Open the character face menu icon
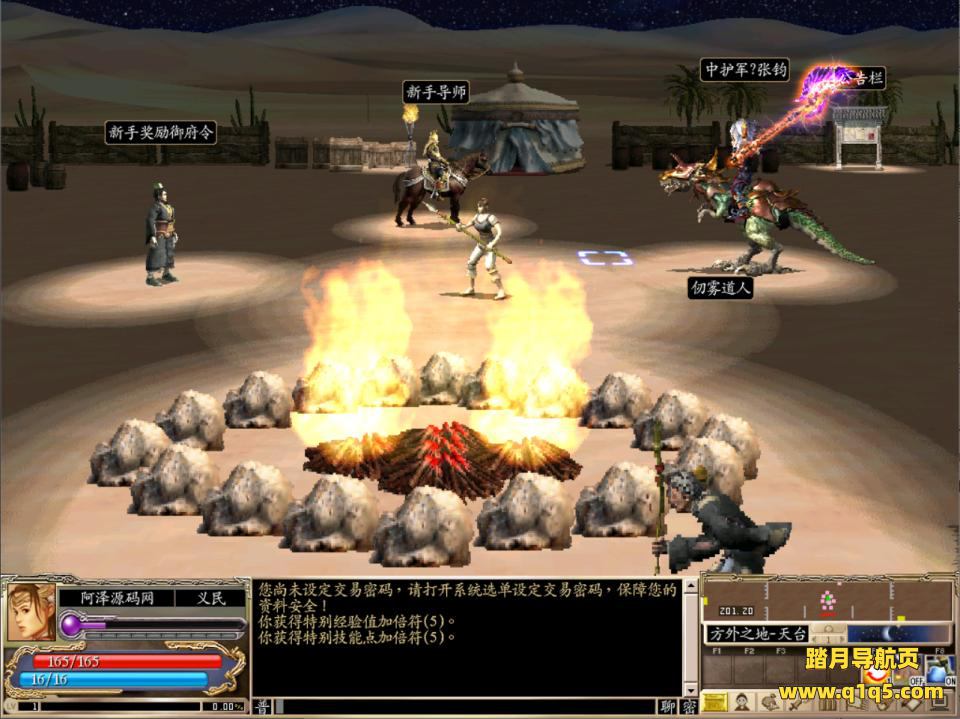Image resolution: width=960 pixels, height=719 pixels. [743, 703]
